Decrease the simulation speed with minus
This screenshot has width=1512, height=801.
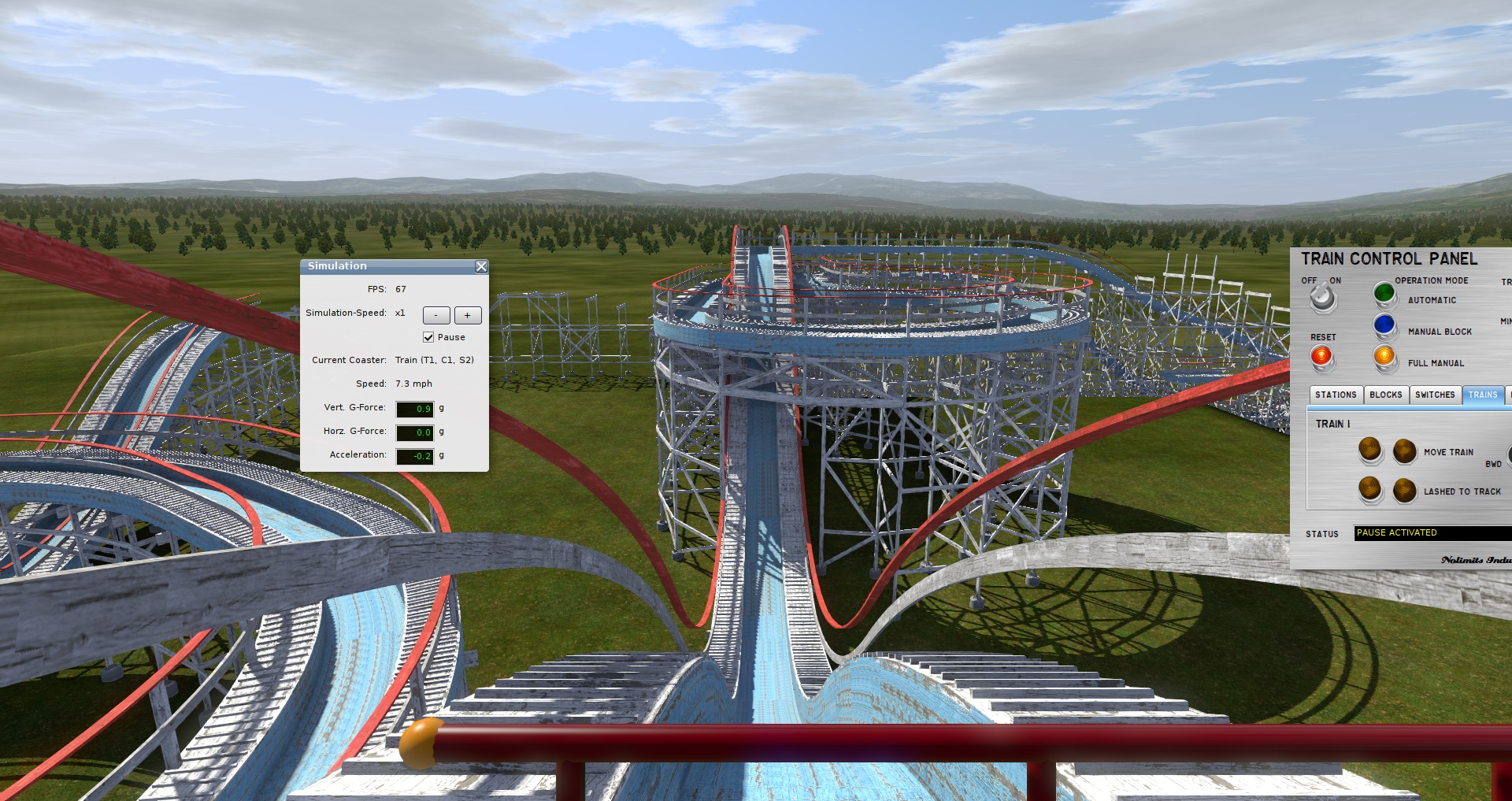tap(436, 316)
